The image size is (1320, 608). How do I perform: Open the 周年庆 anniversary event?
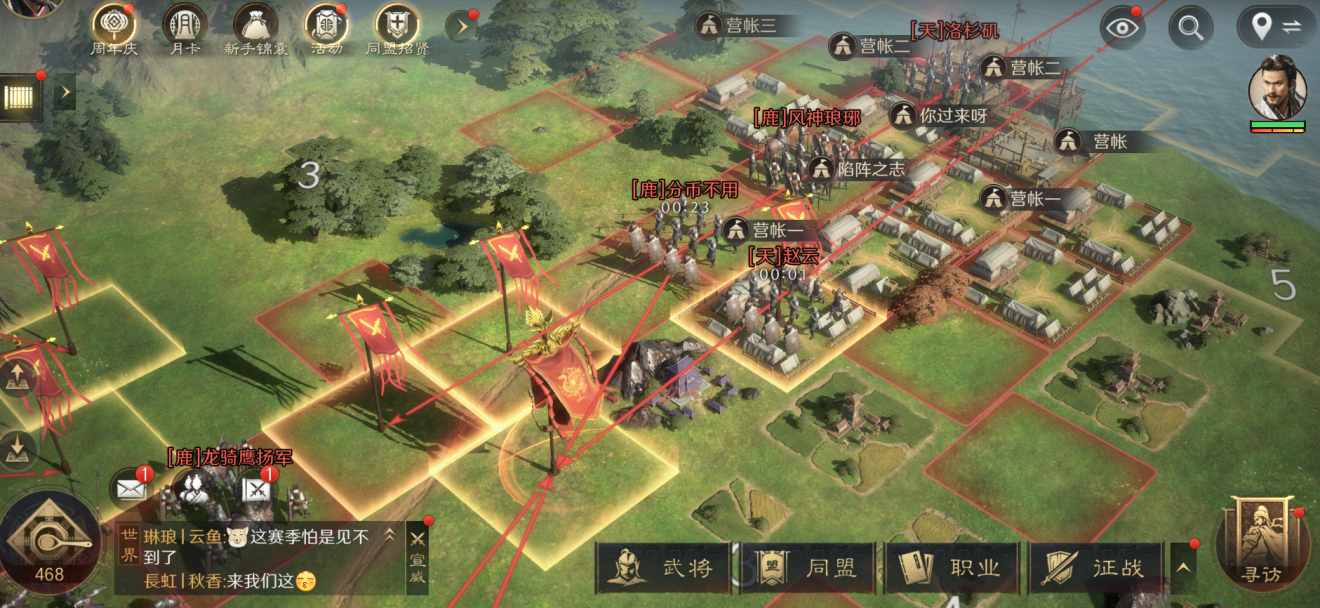114,25
